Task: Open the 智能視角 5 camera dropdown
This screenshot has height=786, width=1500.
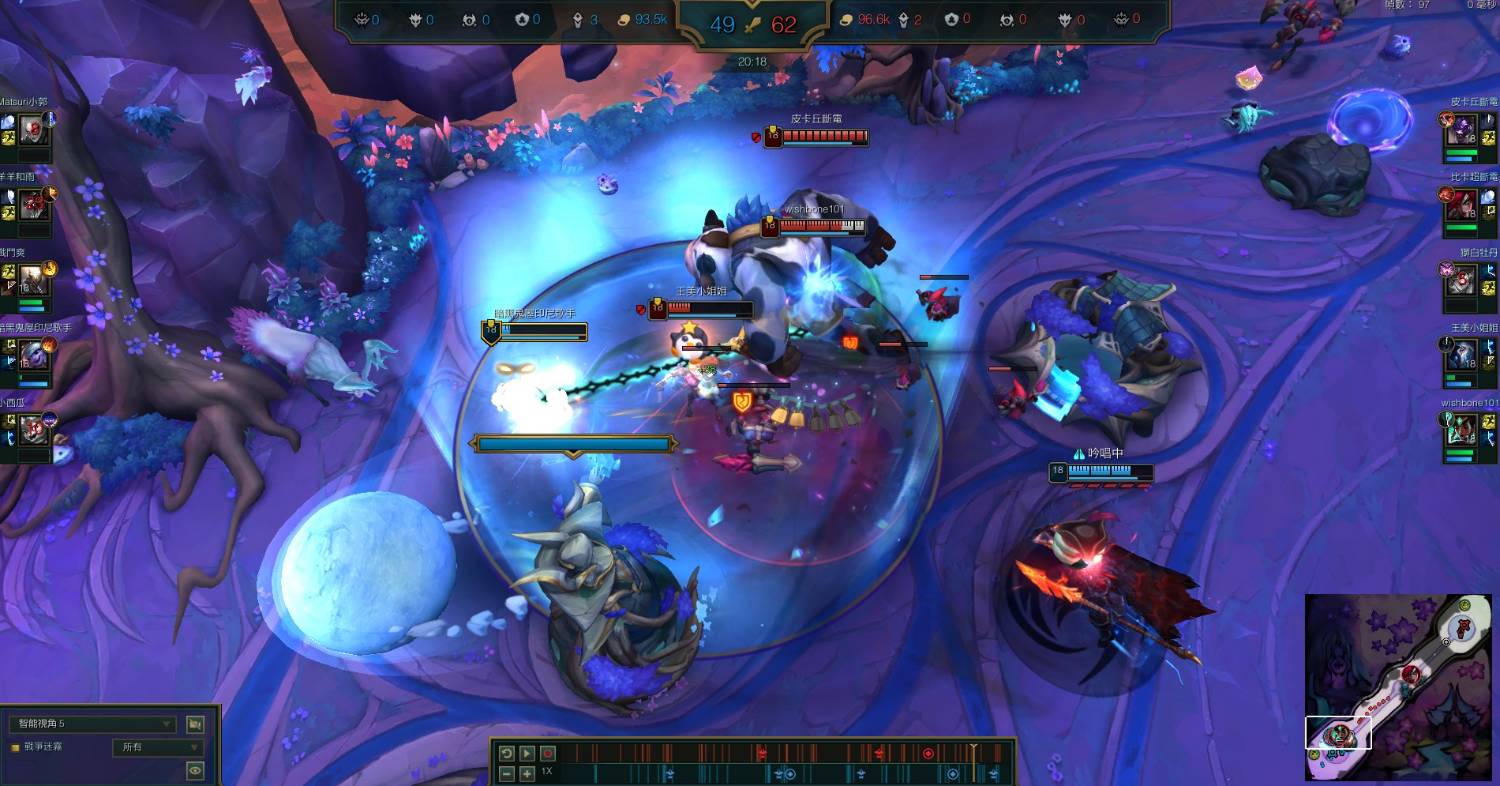Action: pos(92,724)
